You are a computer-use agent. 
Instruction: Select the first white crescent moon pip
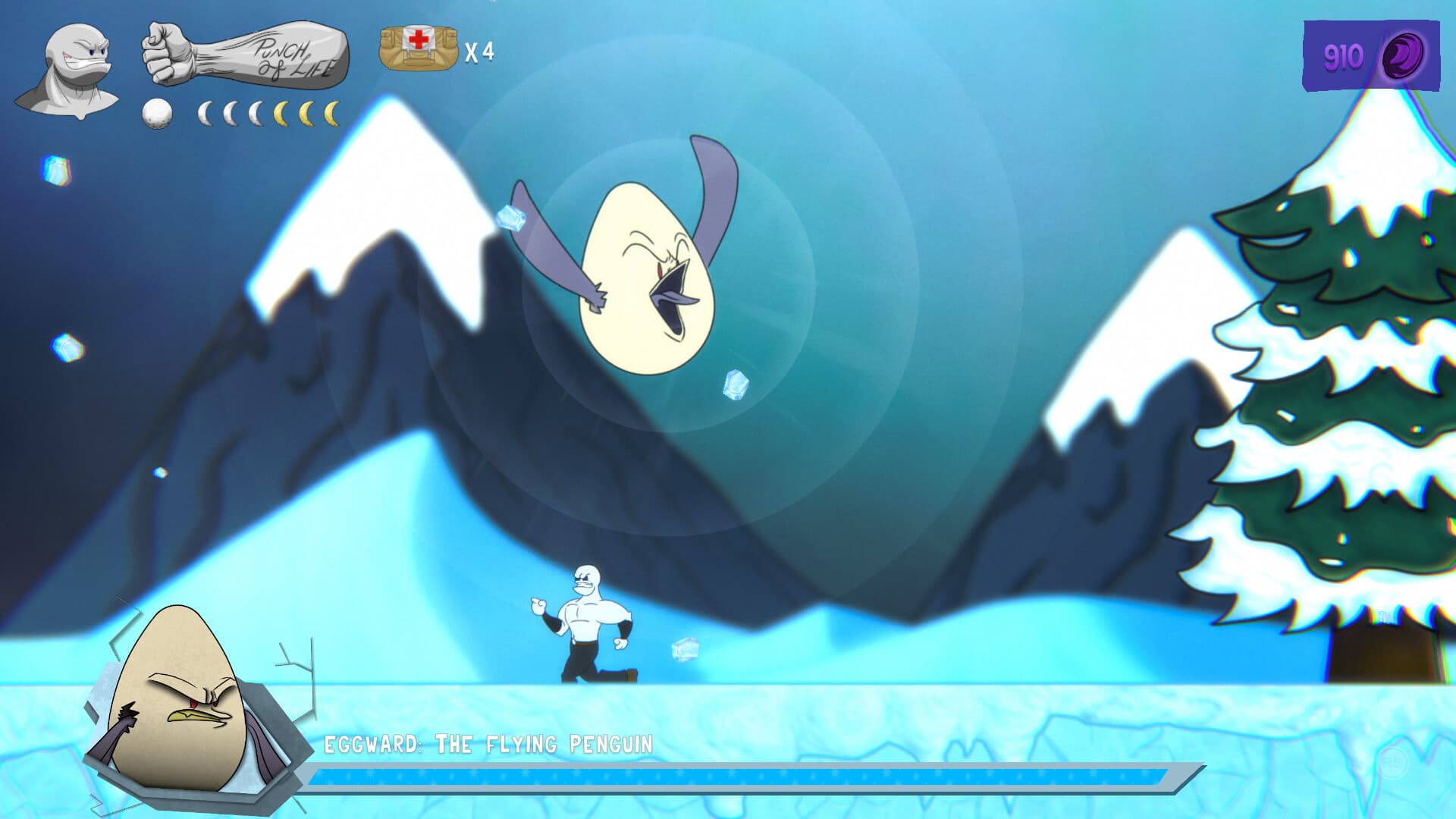pyautogui.click(x=205, y=112)
